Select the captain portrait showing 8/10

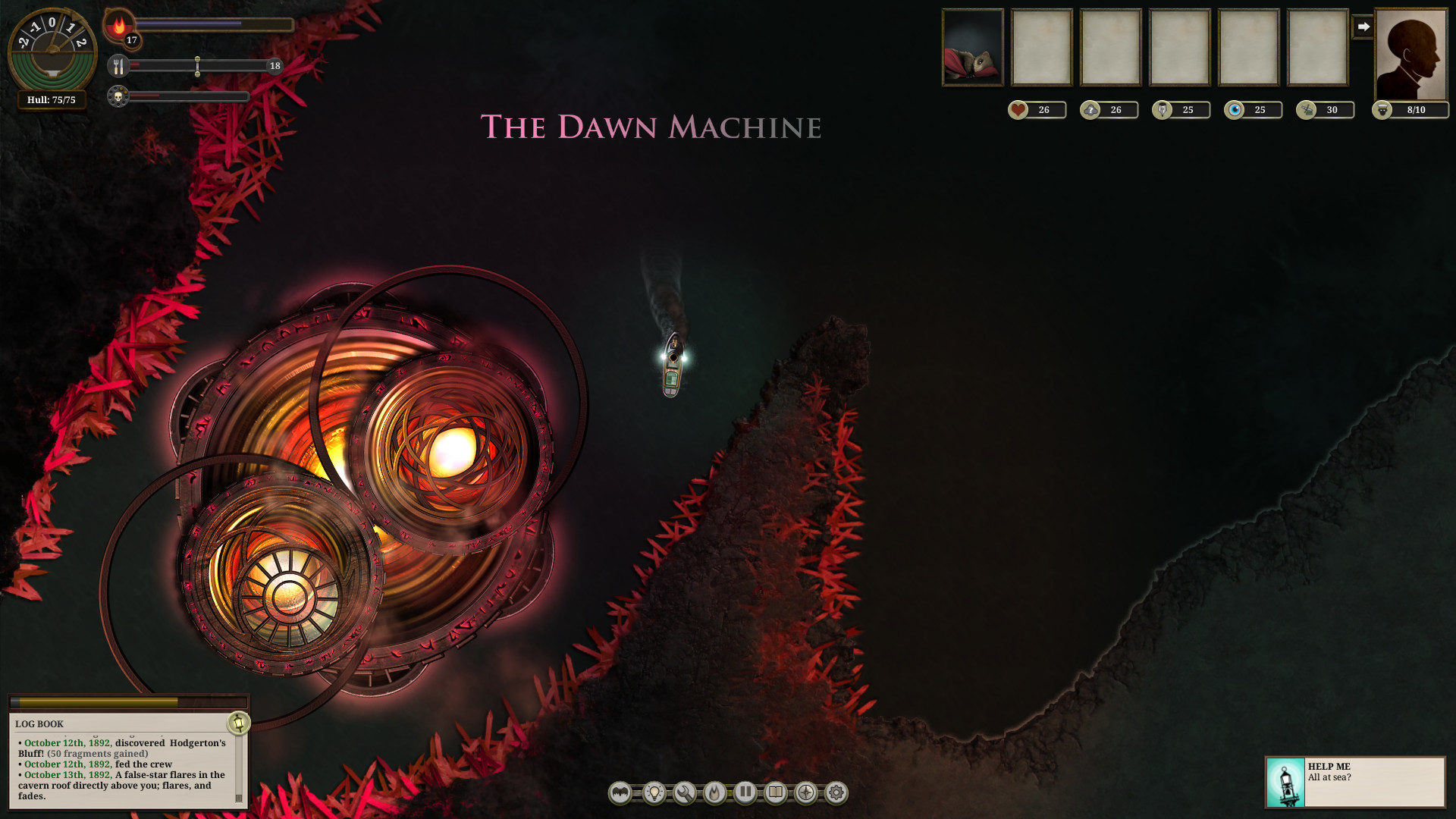pyautogui.click(x=1410, y=49)
